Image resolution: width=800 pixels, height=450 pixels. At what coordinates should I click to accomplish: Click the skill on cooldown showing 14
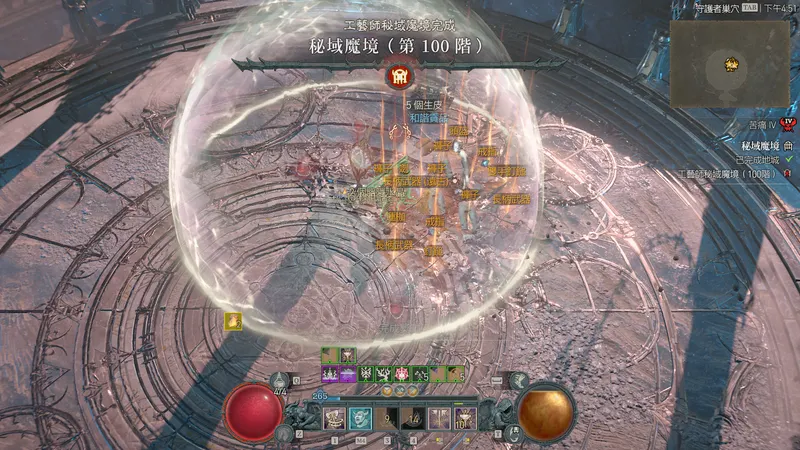pyautogui.click(x=413, y=418)
